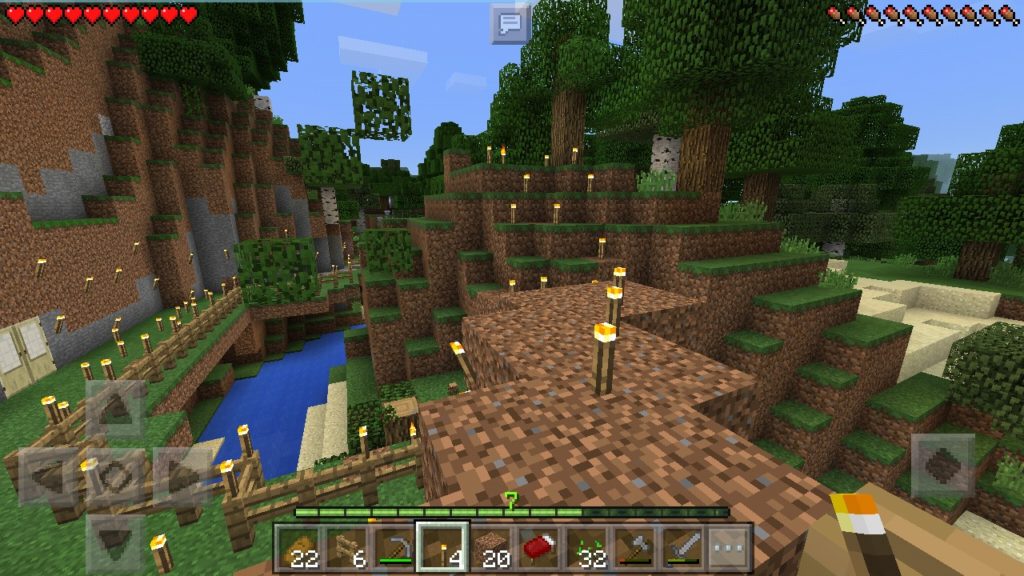Tap the jump button
The height and width of the screenshot is (576, 1024).
pyautogui.click(x=943, y=464)
